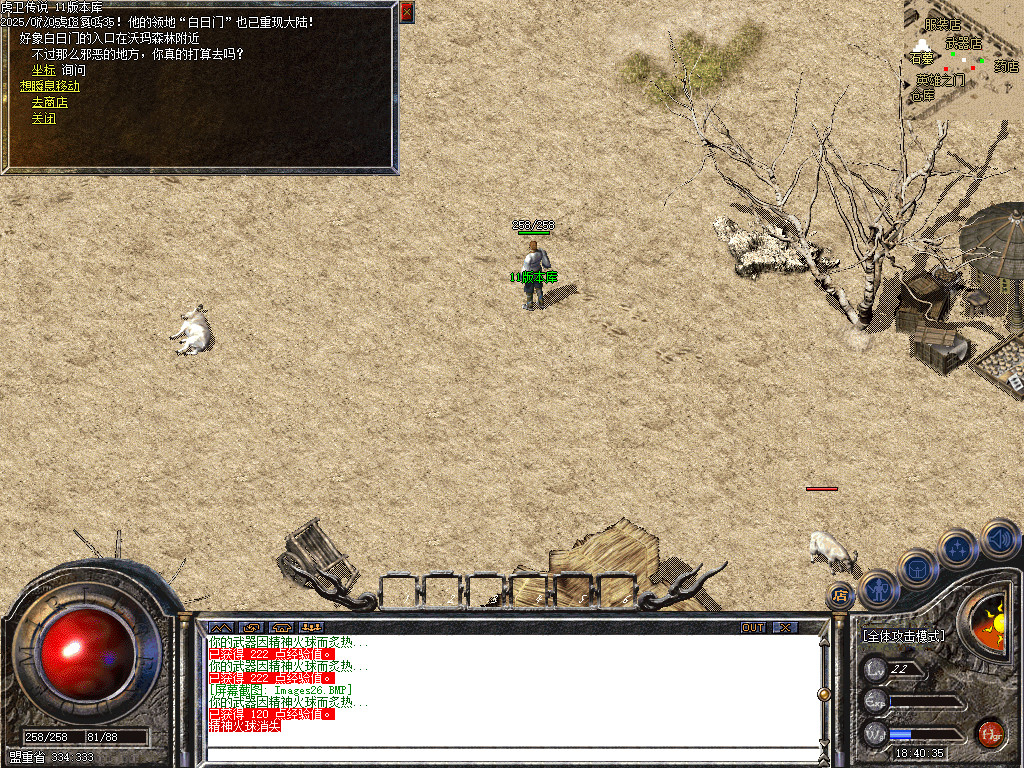Viewport: 1024px width, 768px height.
Task: Choose the 想瞬息移动 teleport option
Action: [50, 86]
